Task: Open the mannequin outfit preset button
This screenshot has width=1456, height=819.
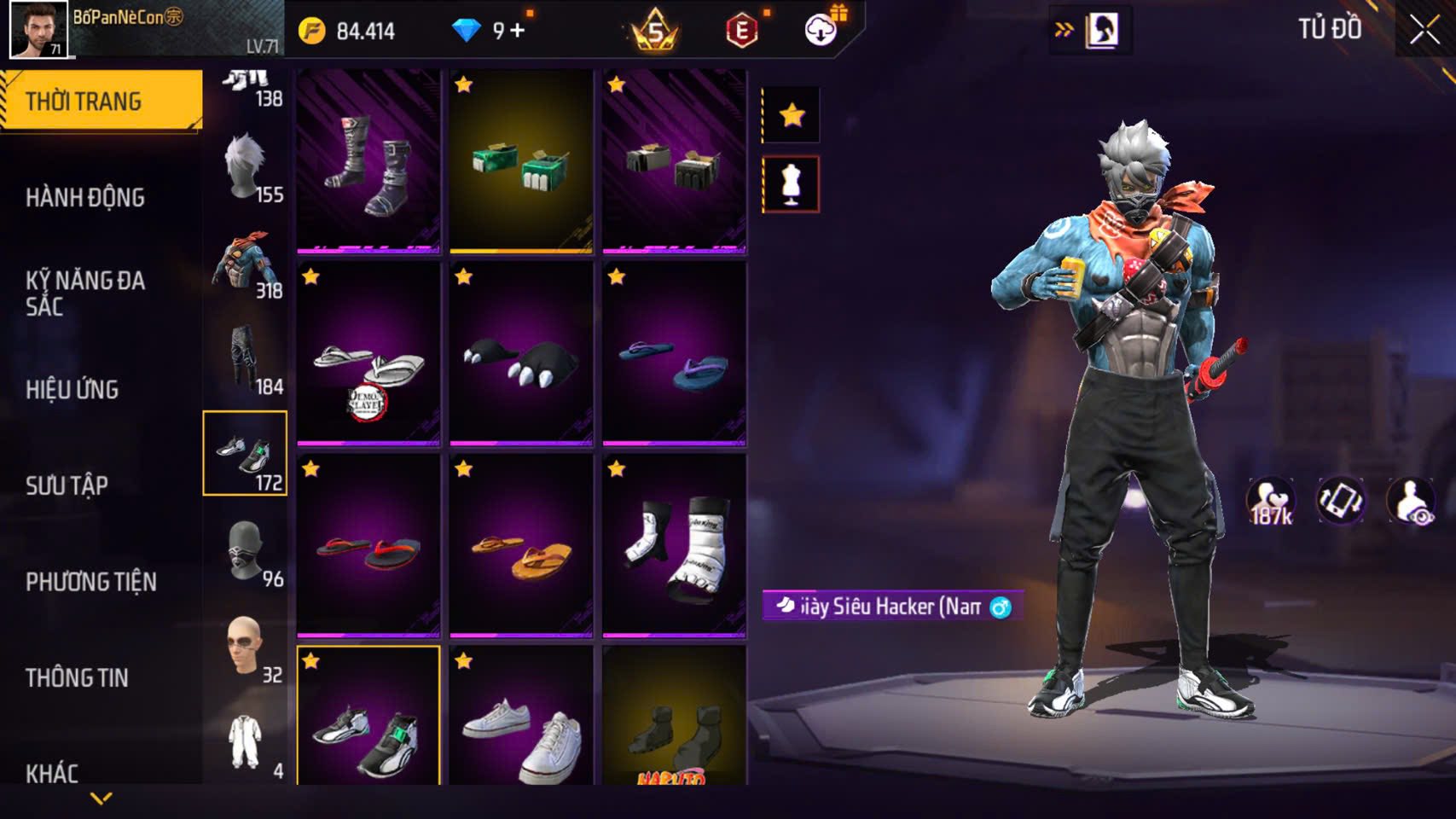Action: pos(792,183)
